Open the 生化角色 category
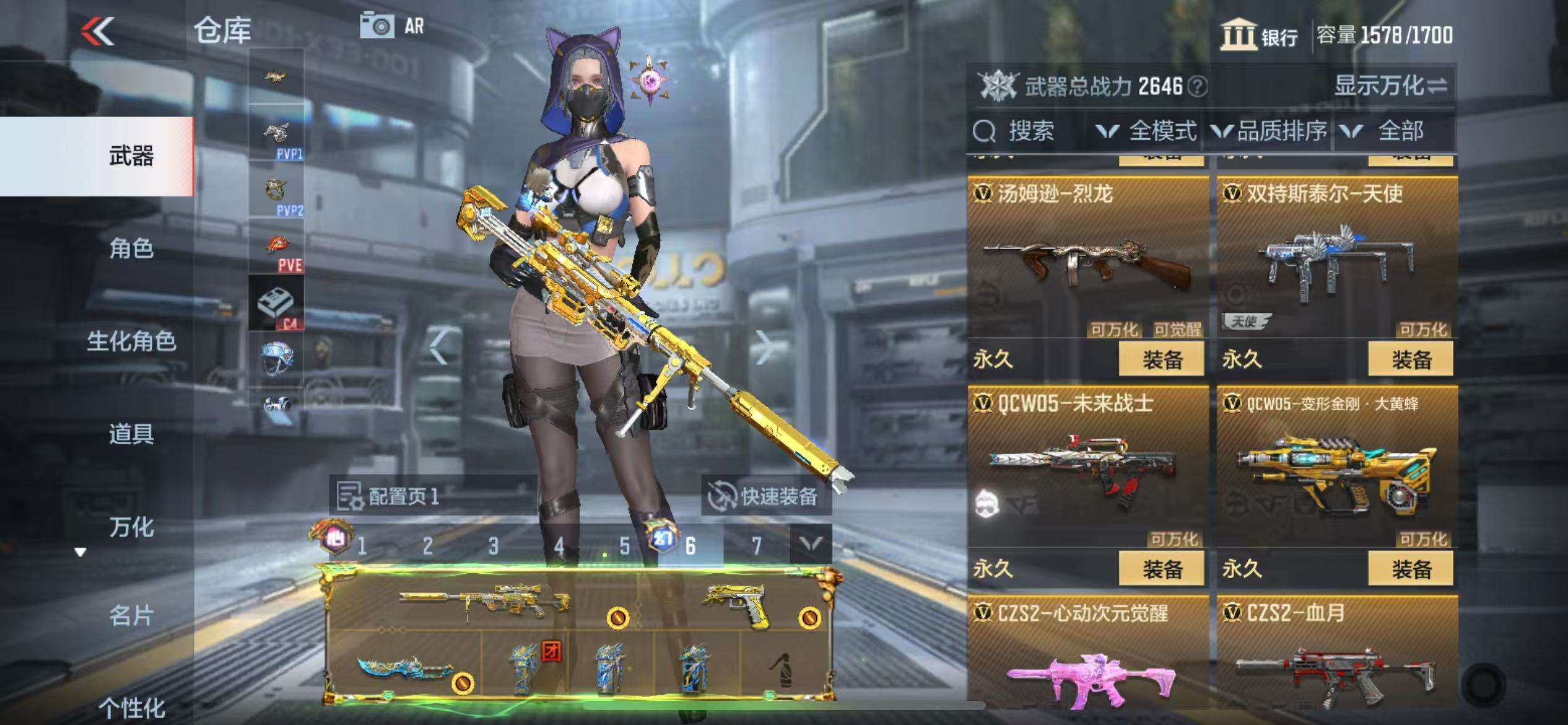The height and width of the screenshot is (725, 1568). point(131,341)
